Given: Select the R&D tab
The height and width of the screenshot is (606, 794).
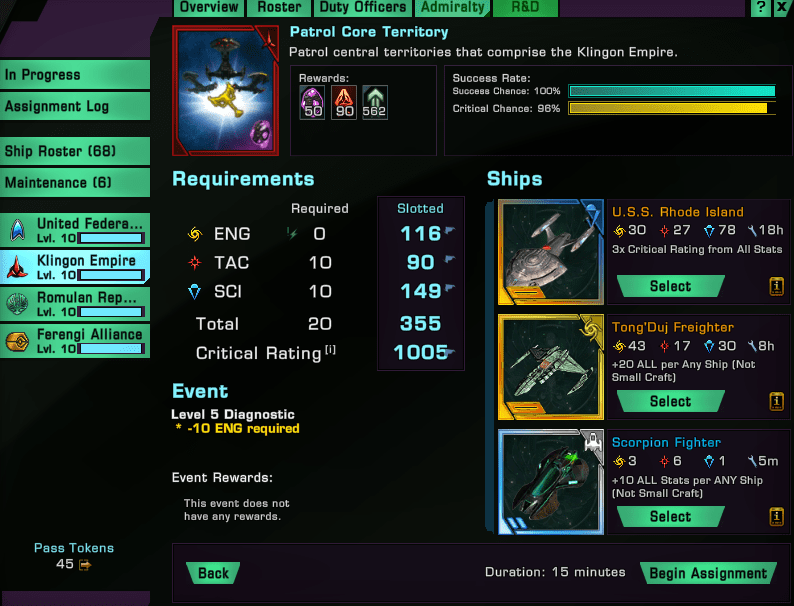Looking at the screenshot, I should (x=525, y=7).
